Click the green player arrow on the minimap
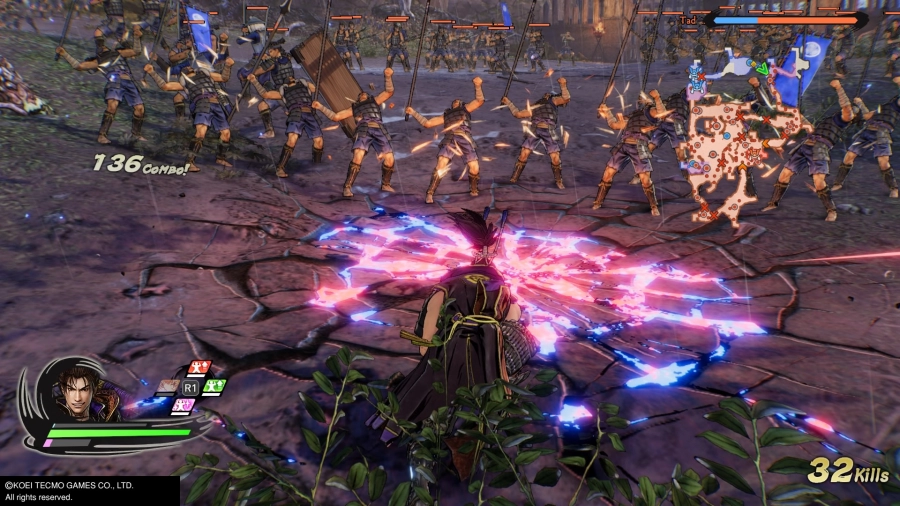 763,69
